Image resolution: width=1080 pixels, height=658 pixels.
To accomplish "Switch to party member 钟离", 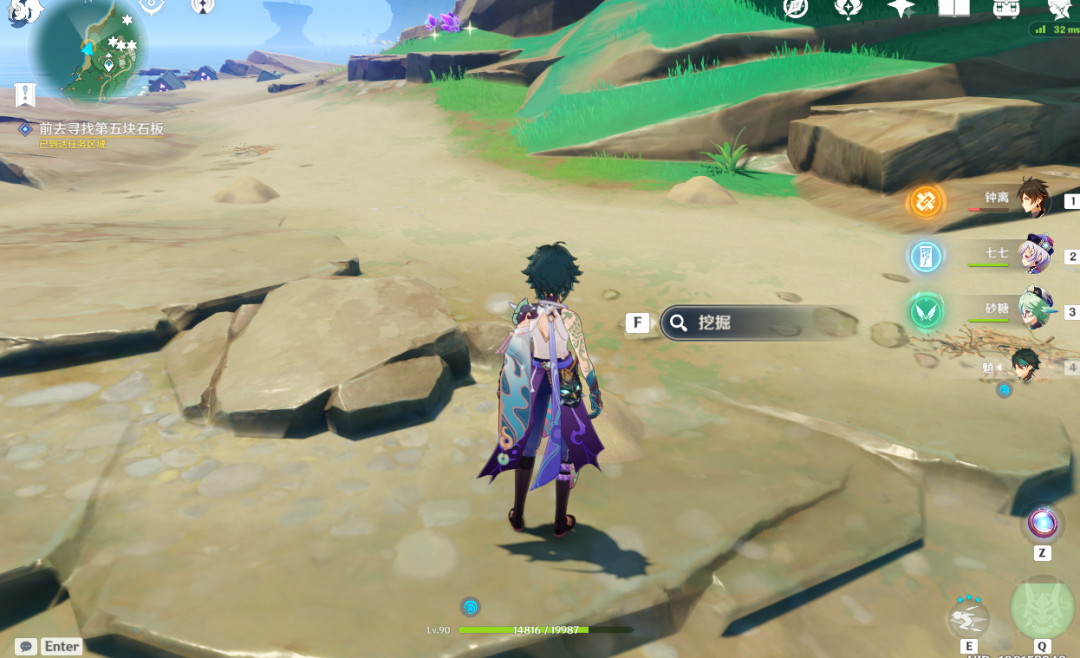I will [1033, 199].
